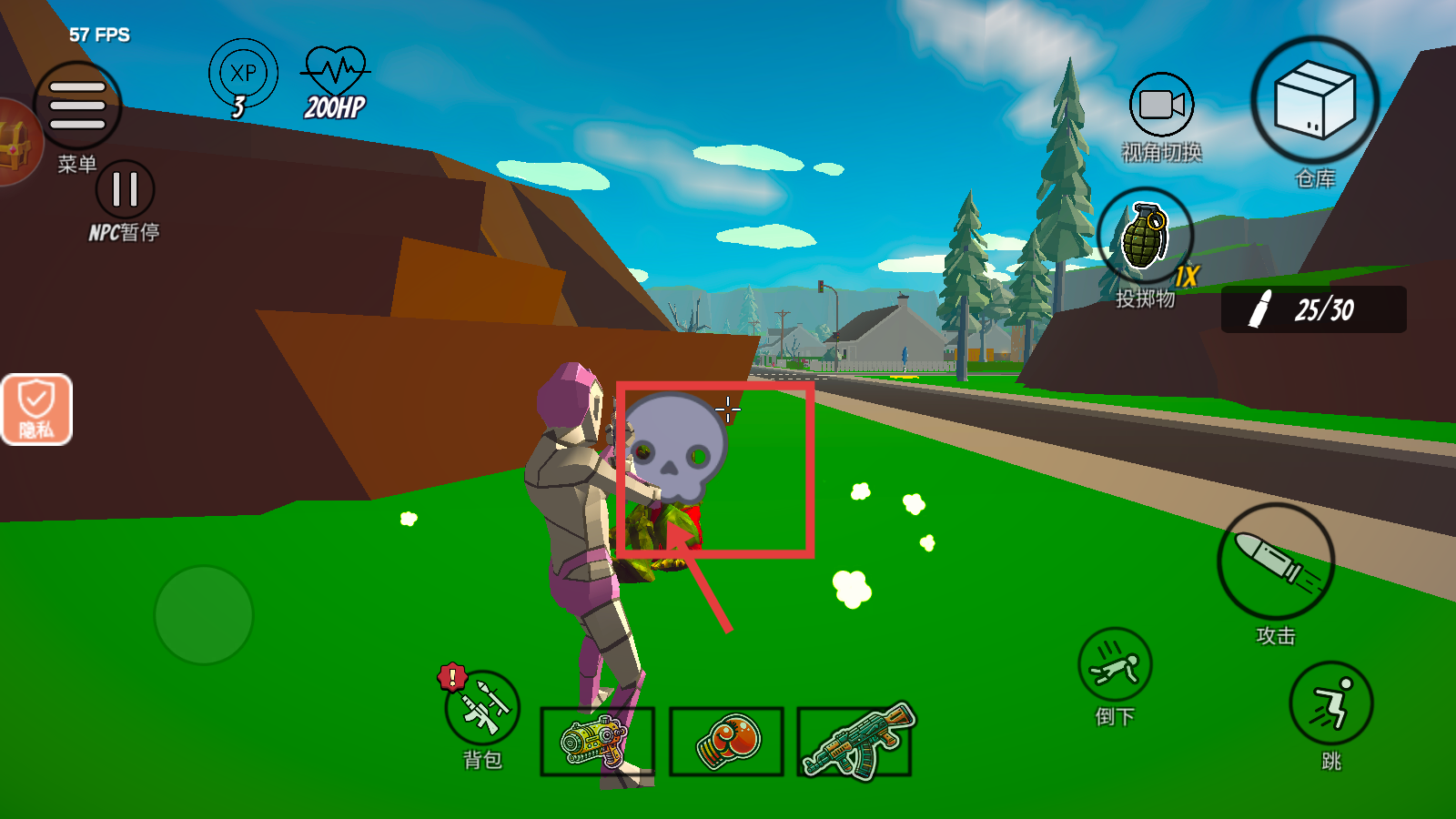This screenshot has height=819, width=1456.
Task: Select the yellow ray gun slot
Action: [x=597, y=741]
